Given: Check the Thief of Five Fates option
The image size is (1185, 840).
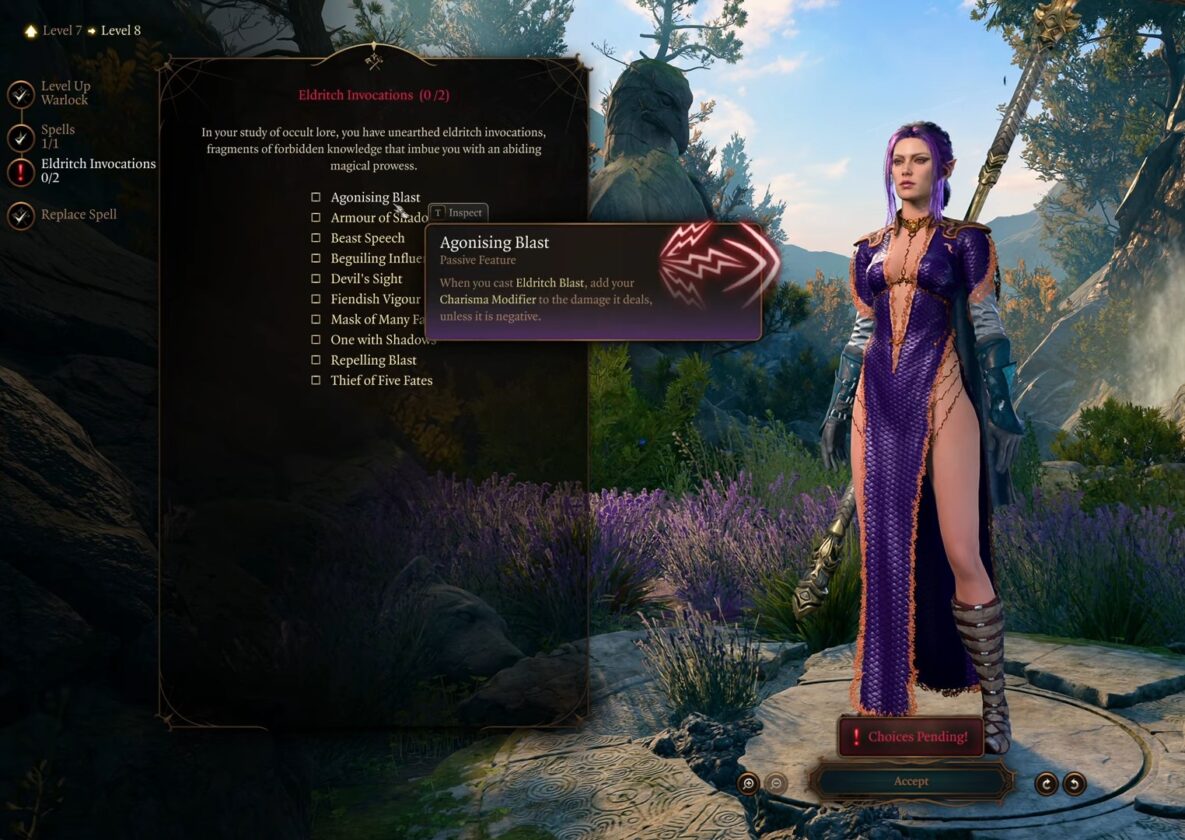Looking at the screenshot, I should point(316,380).
